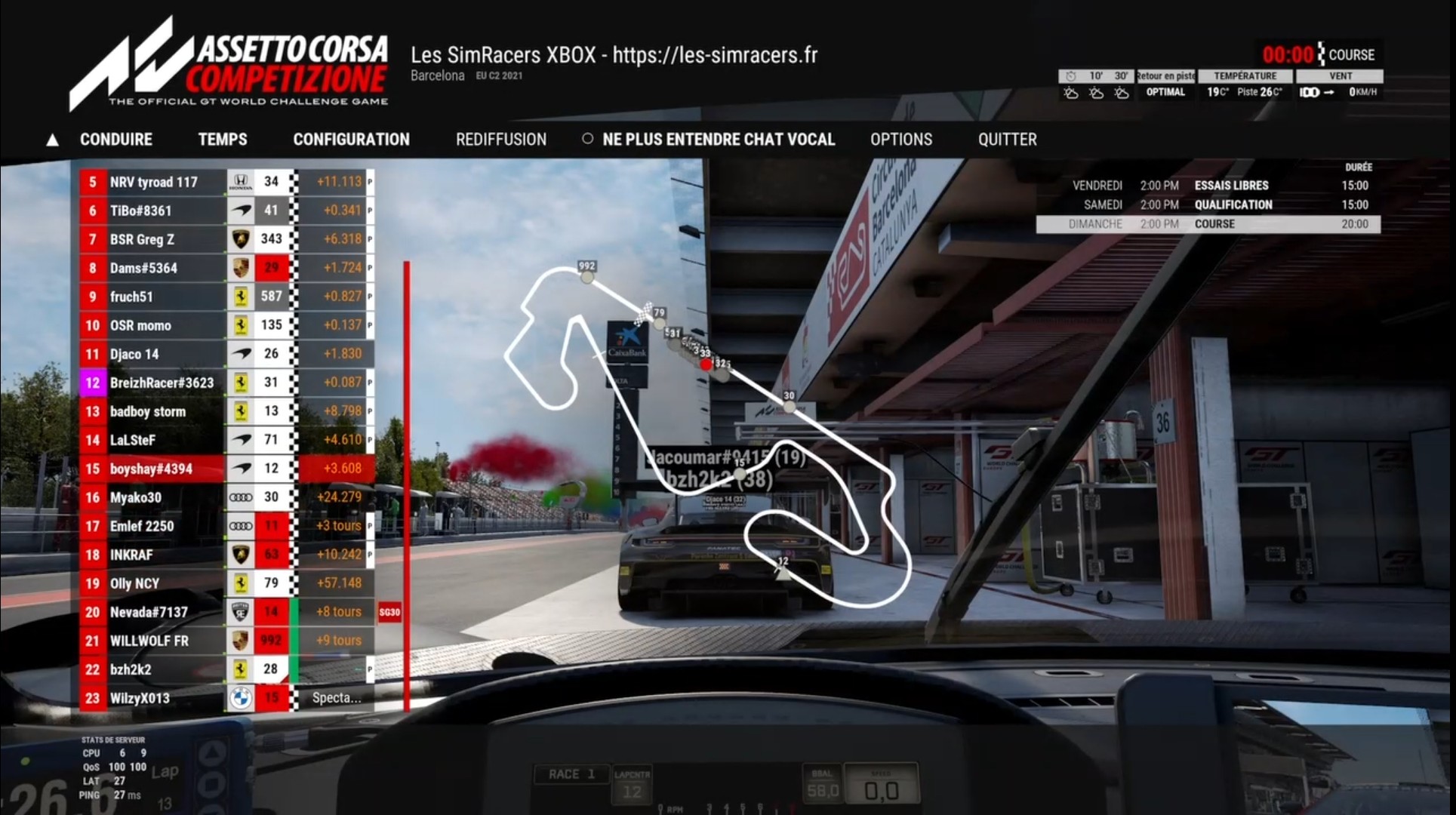Select the highlighted COURSE session row

1208,224
